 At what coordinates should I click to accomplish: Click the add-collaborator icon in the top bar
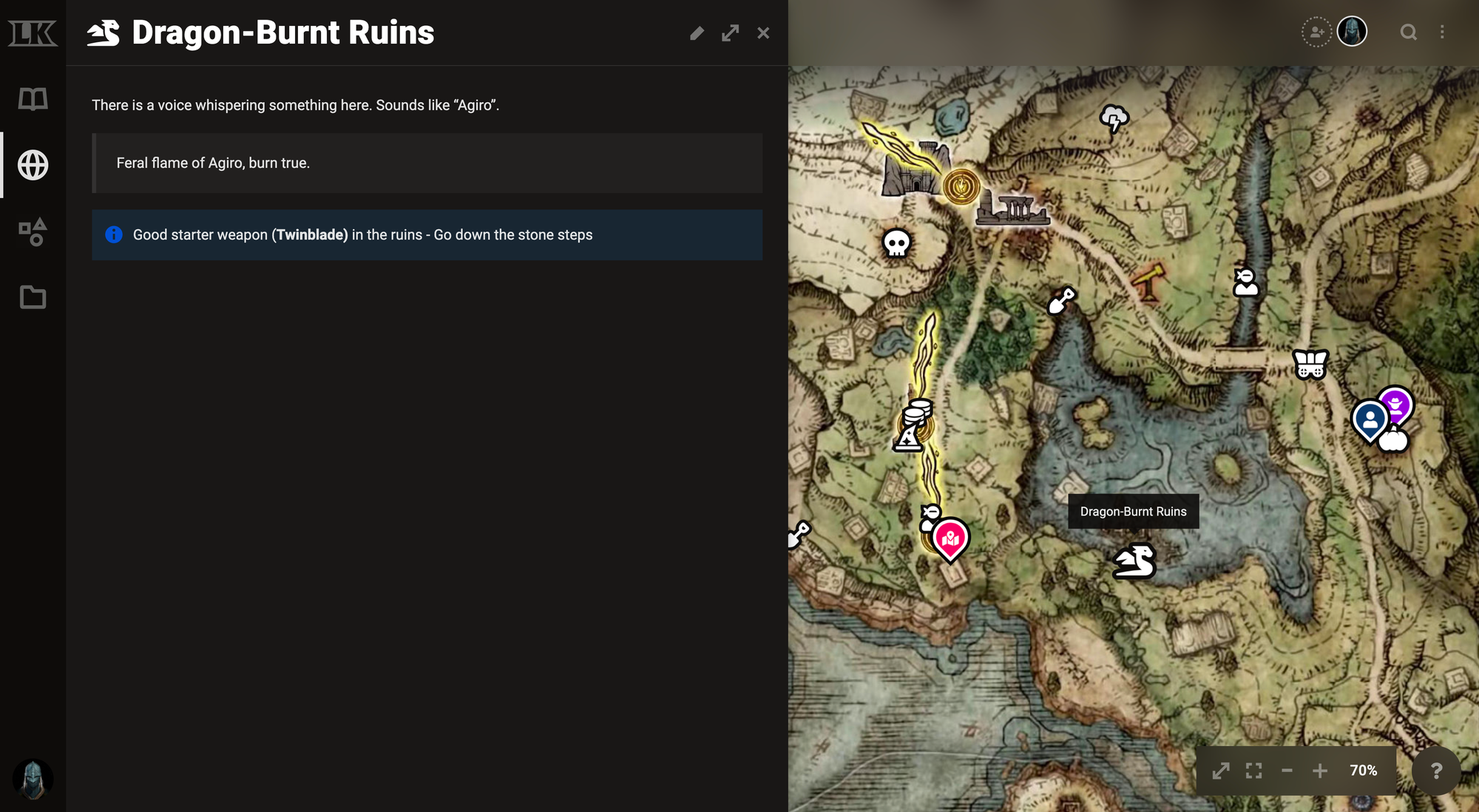coord(1317,33)
